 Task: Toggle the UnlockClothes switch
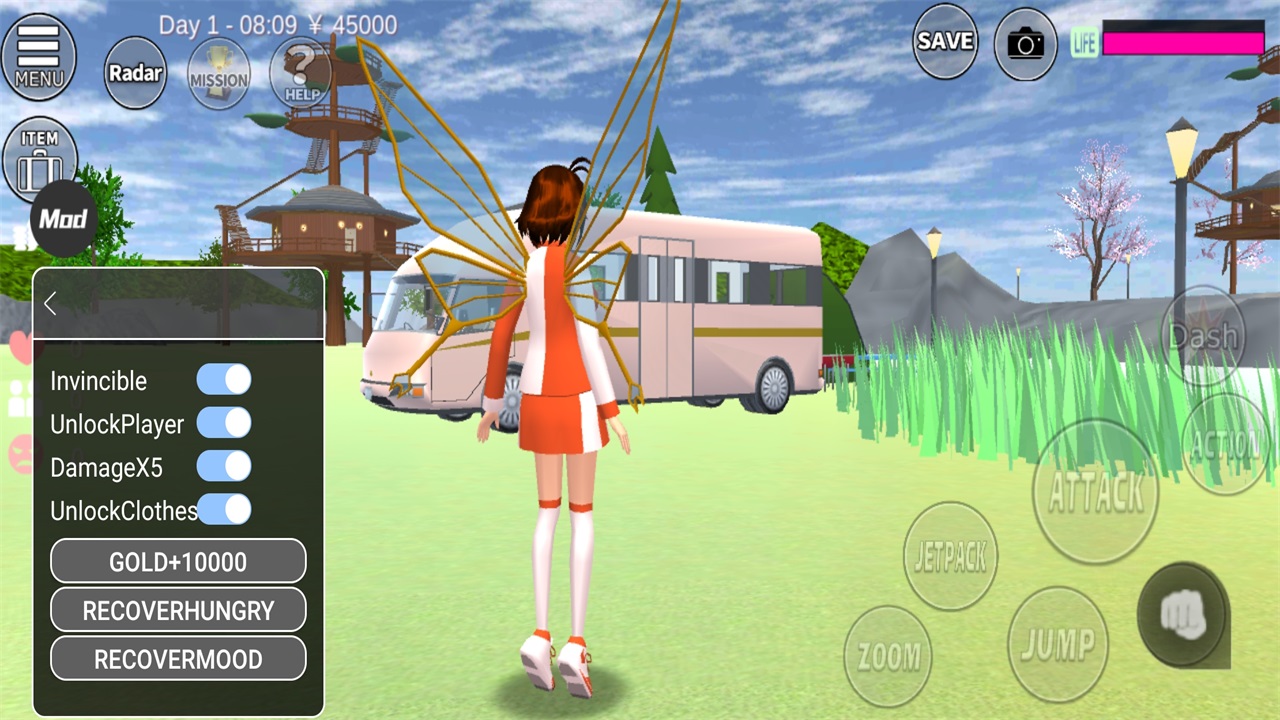(x=224, y=509)
